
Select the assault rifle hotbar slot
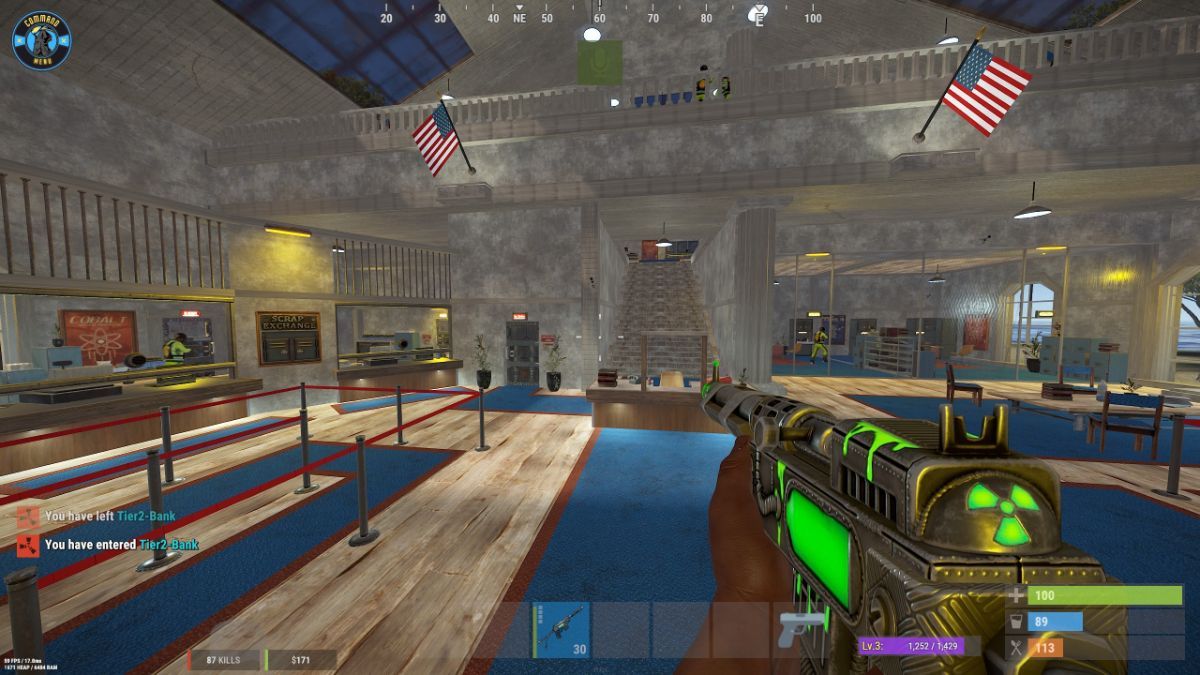click(561, 630)
